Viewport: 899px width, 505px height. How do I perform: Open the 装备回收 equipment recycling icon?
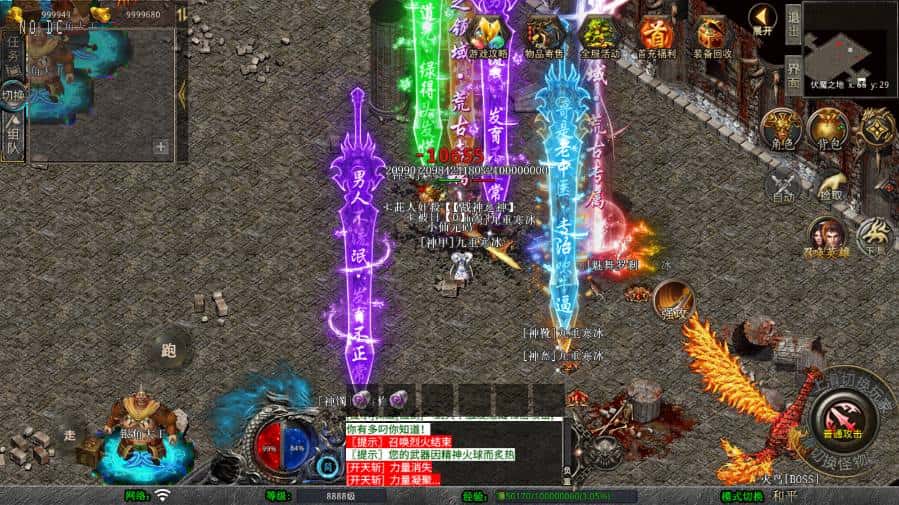[712, 35]
